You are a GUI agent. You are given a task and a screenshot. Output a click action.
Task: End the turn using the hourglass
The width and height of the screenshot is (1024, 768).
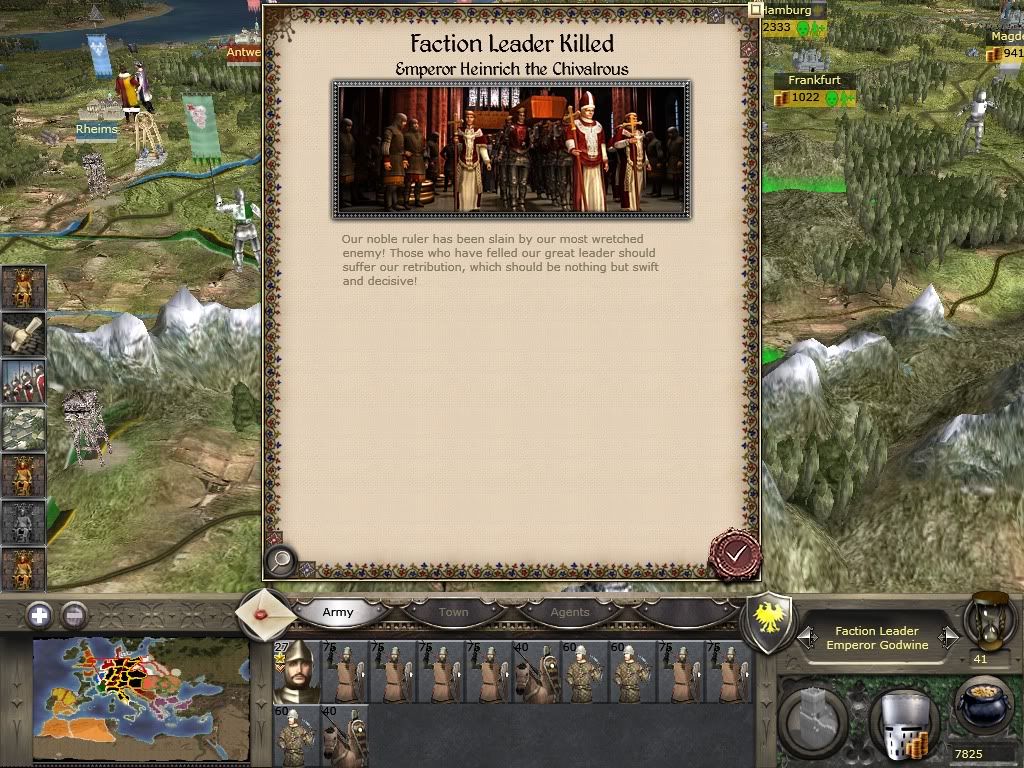click(988, 622)
